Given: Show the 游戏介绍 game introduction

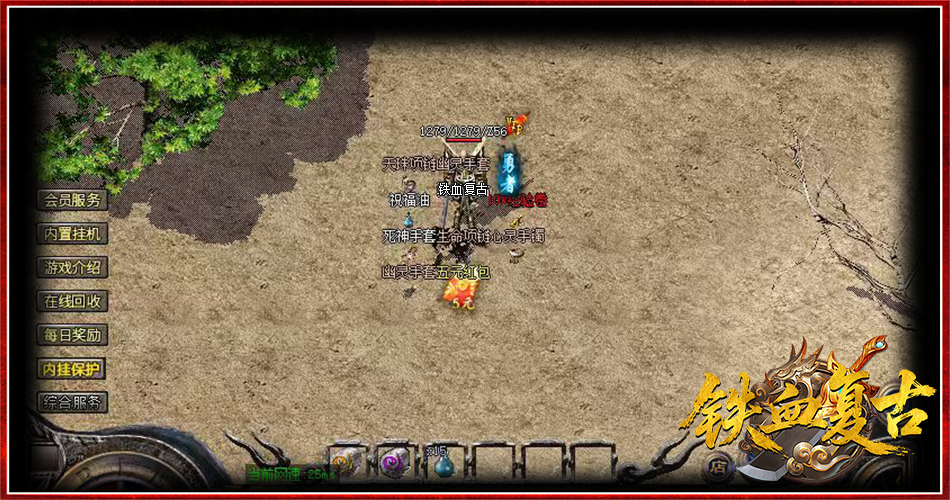Looking at the screenshot, I should 72,268.
